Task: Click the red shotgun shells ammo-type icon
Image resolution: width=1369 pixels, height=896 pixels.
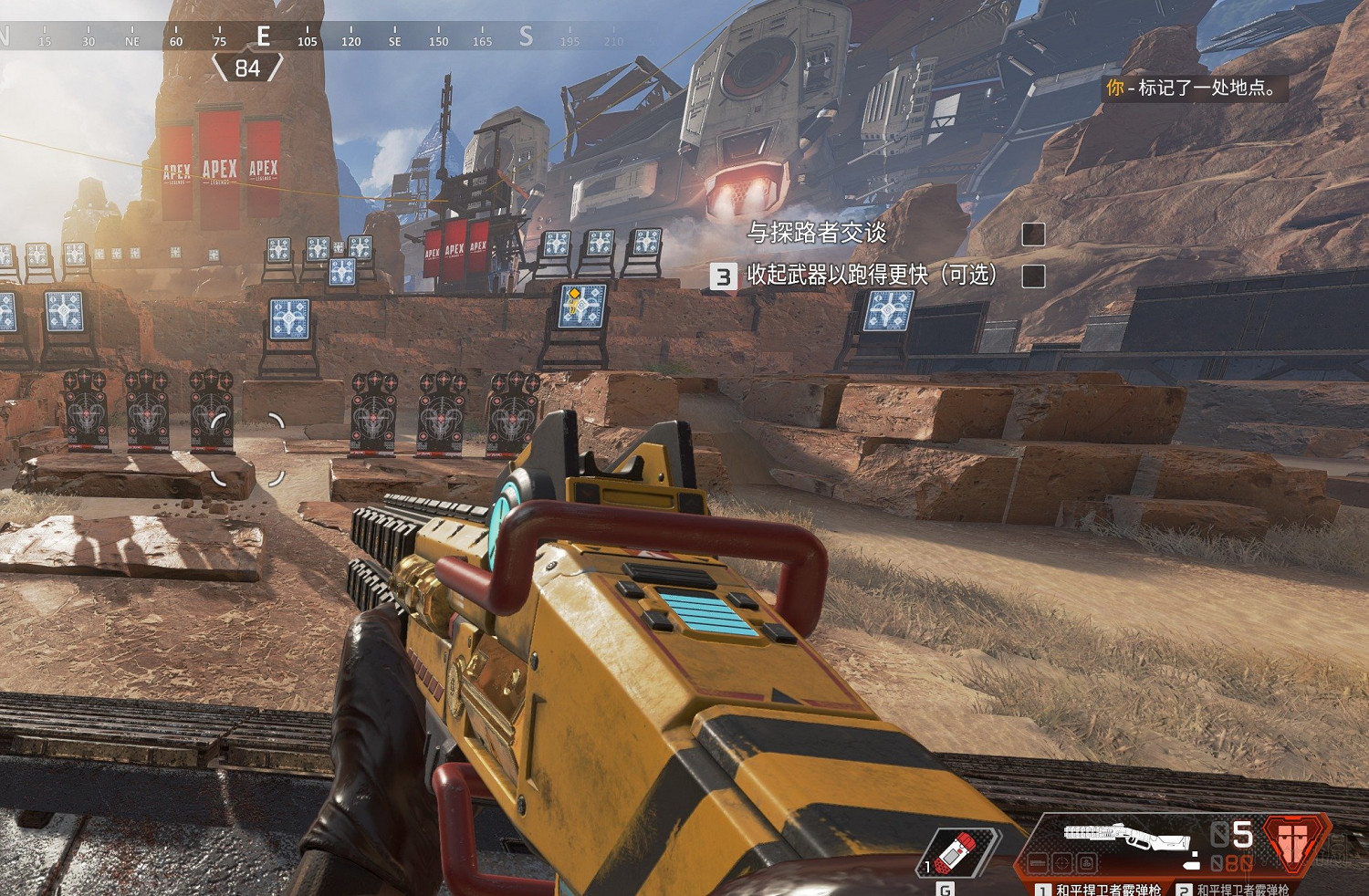Action: 1293,843
